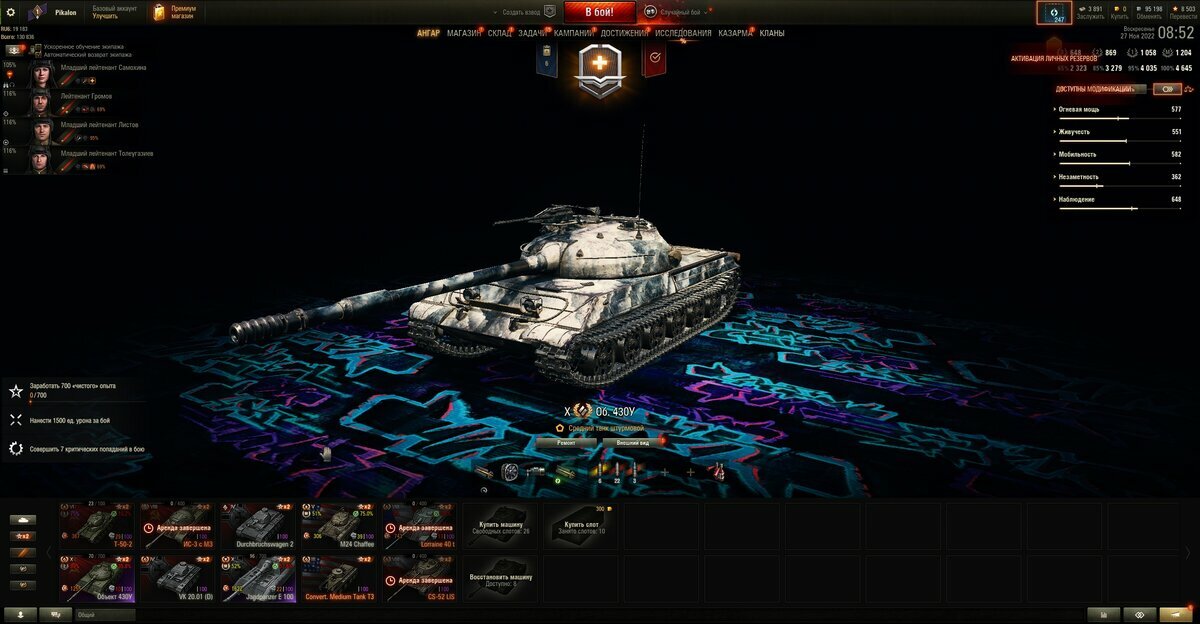Switch to the «Казарма» tab
The image size is (1200, 624).
735,33
